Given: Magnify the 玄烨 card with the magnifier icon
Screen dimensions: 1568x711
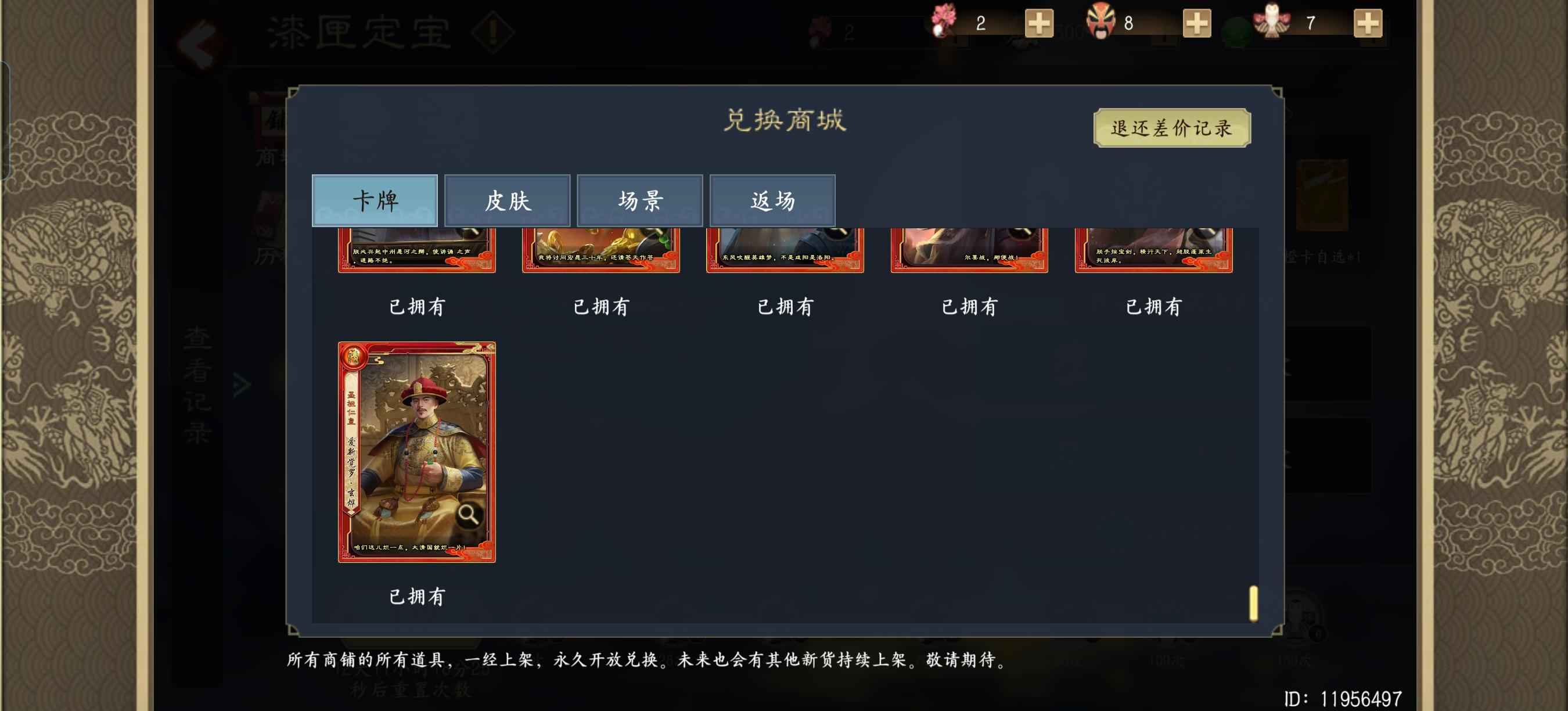Looking at the screenshot, I should click(x=467, y=515).
